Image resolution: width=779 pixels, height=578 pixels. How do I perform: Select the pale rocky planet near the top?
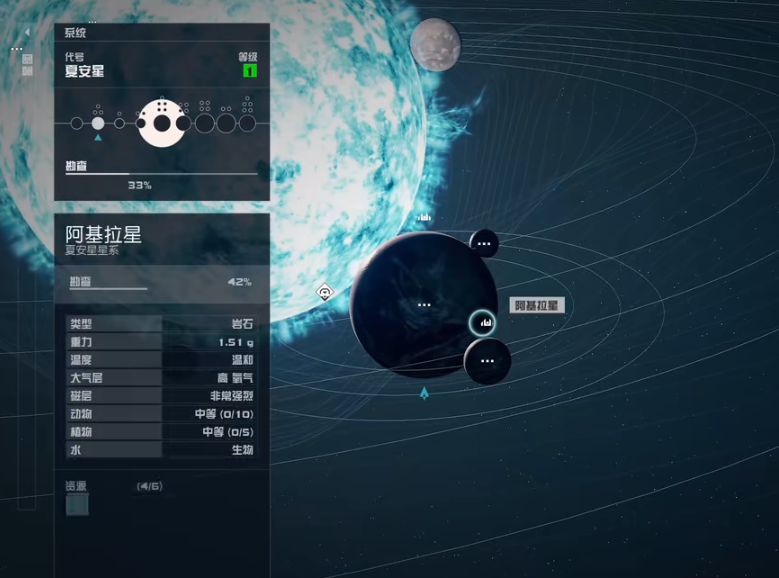[435, 44]
